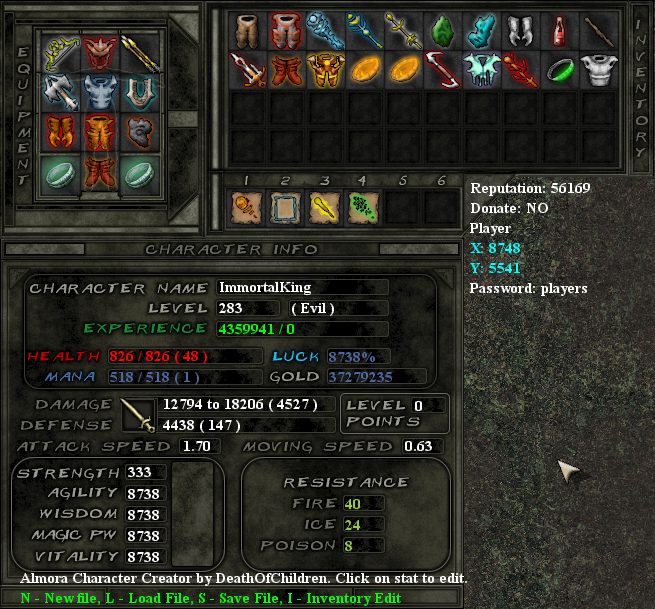Edit the Experience value
The height and width of the screenshot is (609, 655).
click(x=300, y=328)
